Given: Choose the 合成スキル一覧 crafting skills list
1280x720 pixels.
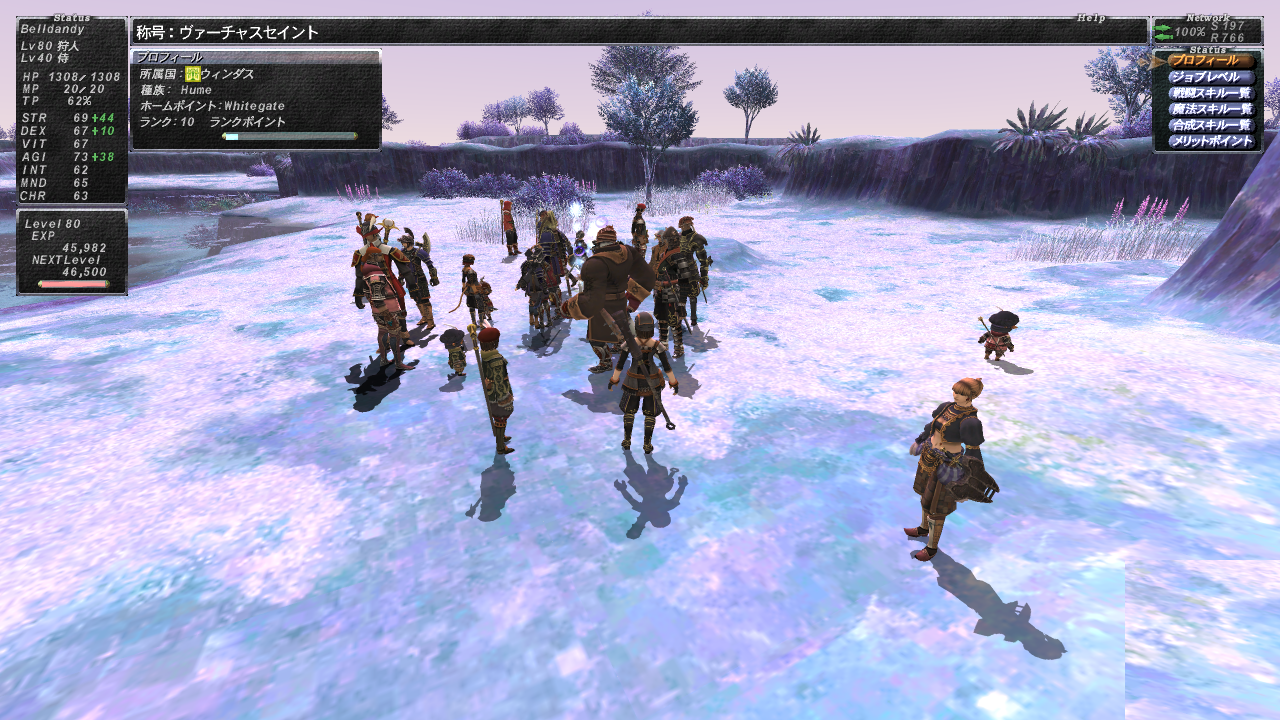Looking at the screenshot, I should click(x=1210, y=125).
